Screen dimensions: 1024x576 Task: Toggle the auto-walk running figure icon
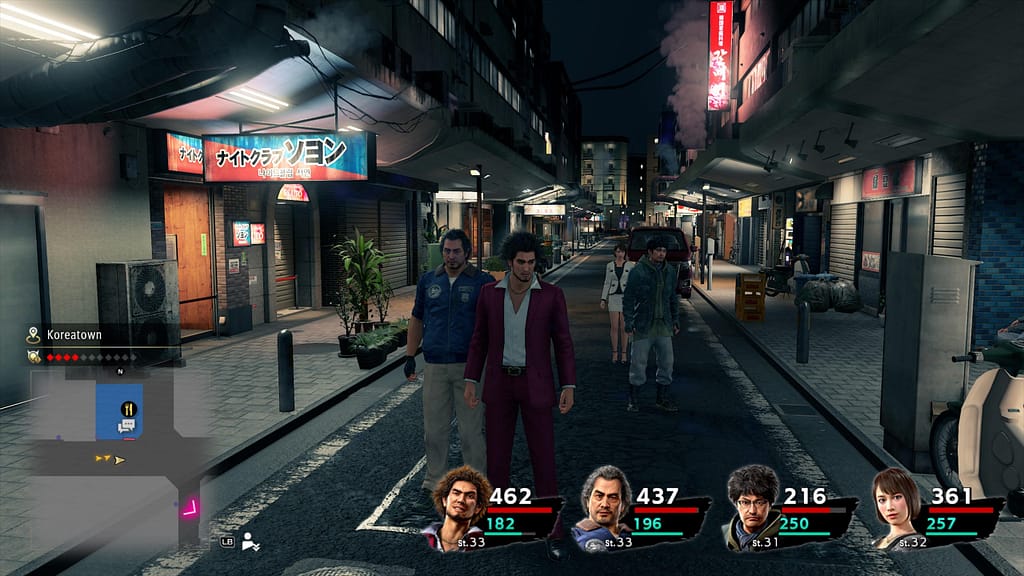[252, 543]
